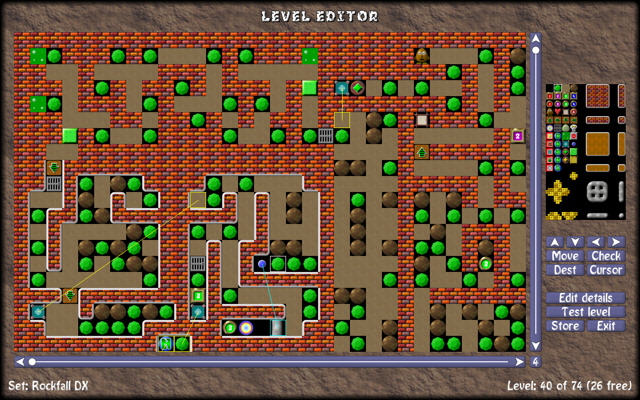Pick the yellow cross-shaped palette piece
The width and height of the screenshot is (640, 400).
pos(561,191)
